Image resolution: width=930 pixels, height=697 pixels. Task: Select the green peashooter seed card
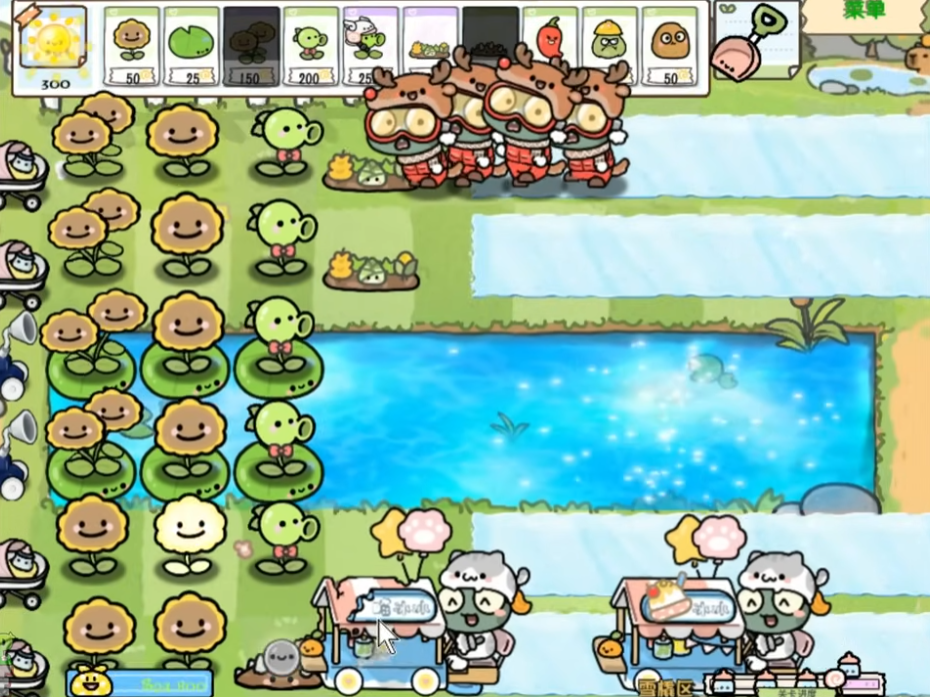(x=310, y=45)
